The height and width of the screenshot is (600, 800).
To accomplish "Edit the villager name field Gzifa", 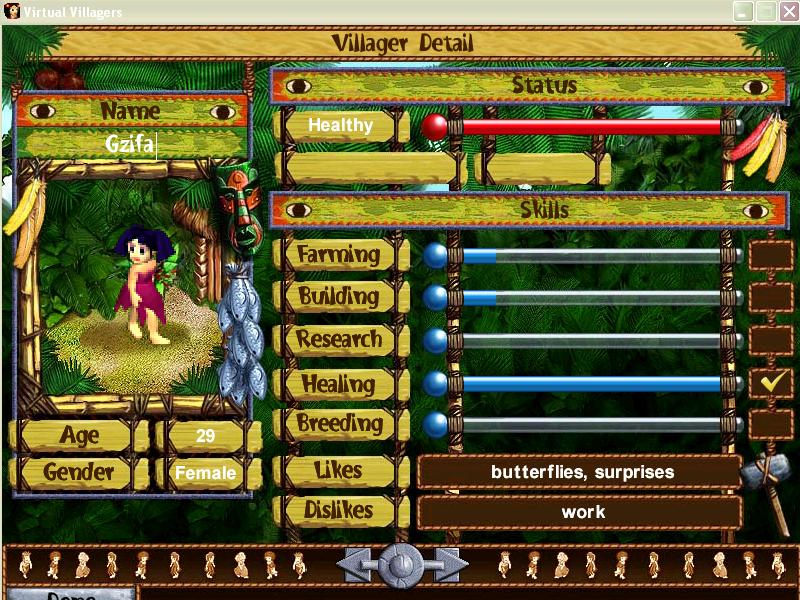I will point(131,144).
